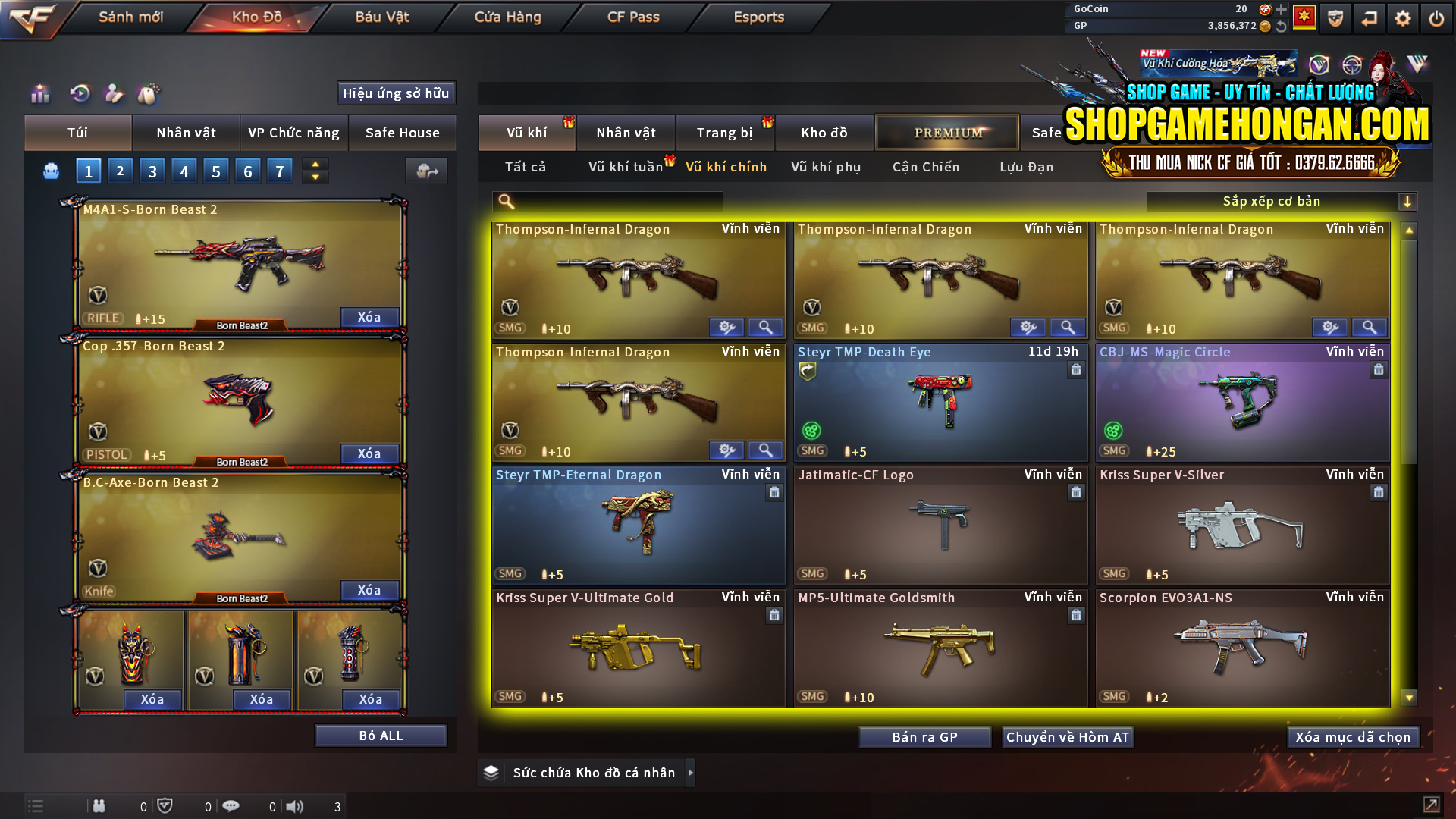Click Bỏ ALL to deselect all items
Viewport: 1456px width, 819px height.
(x=381, y=735)
